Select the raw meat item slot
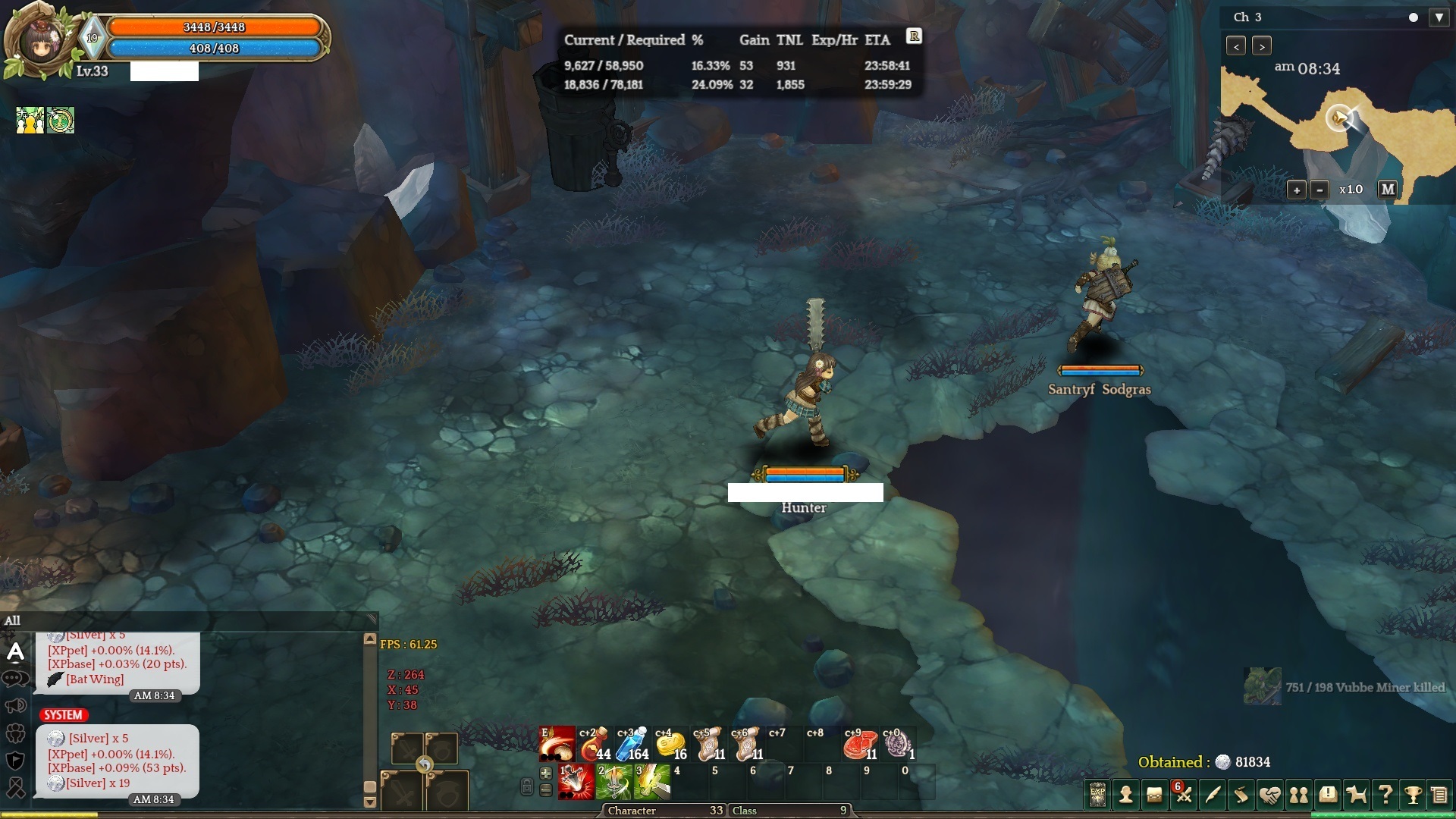1456x819 pixels. click(859, 744)
